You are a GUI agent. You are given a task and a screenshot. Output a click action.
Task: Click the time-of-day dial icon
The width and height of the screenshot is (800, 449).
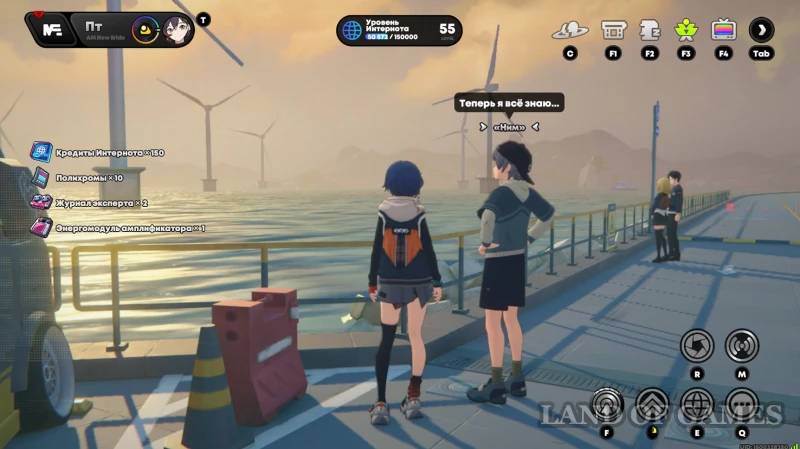point(145,29)
